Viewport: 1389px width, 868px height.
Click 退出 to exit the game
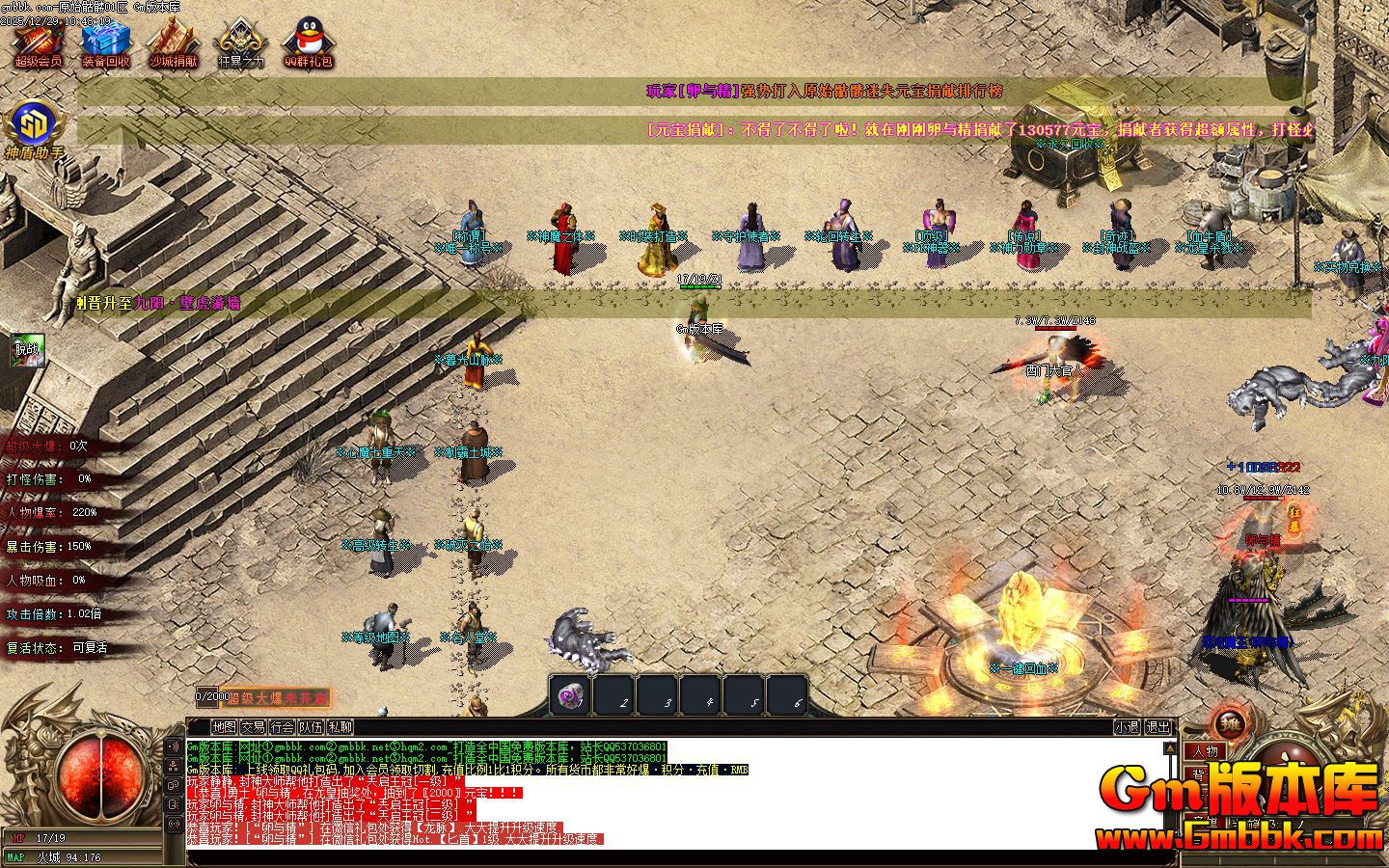(x=1157, y=727)
